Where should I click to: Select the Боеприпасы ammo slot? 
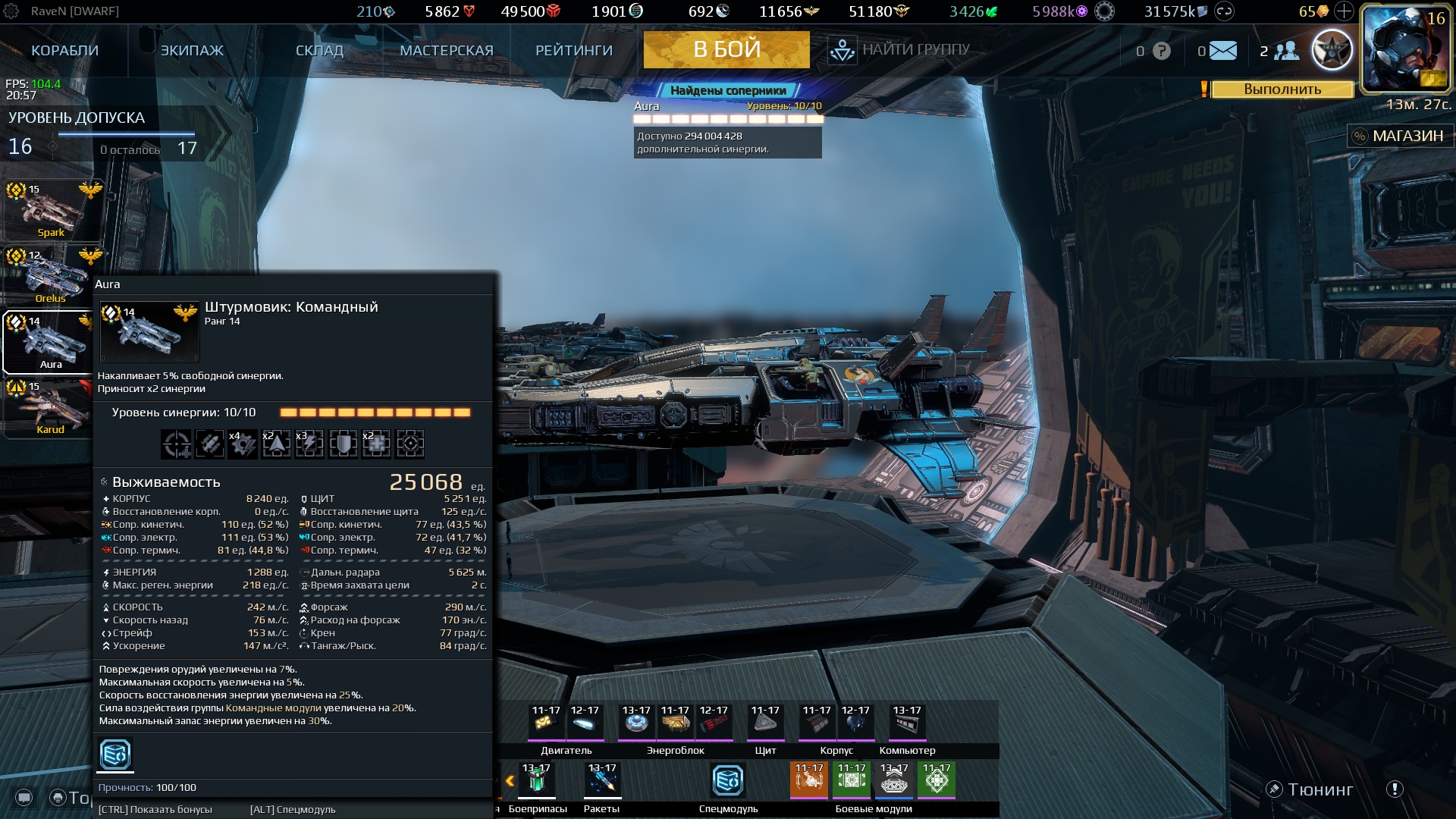point(536,780)
